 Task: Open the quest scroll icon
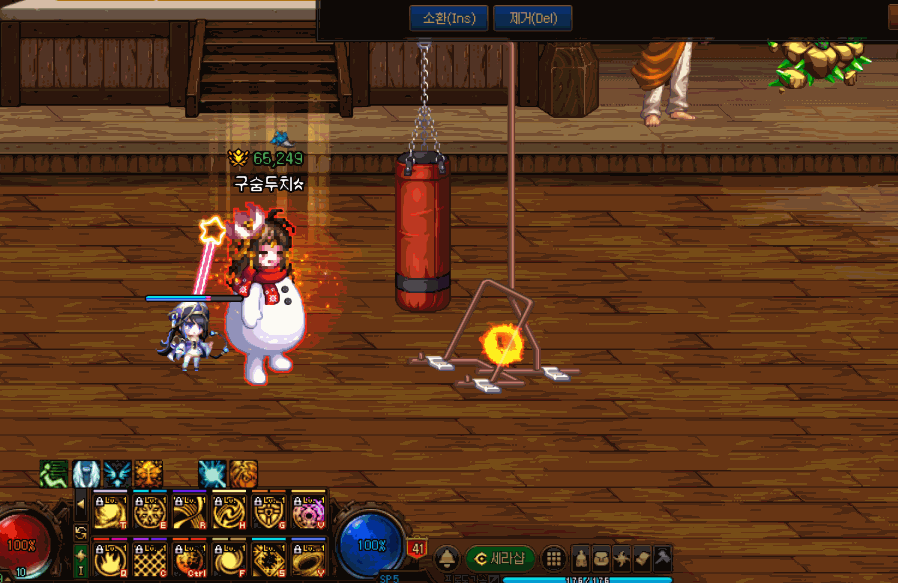(642, 558)
